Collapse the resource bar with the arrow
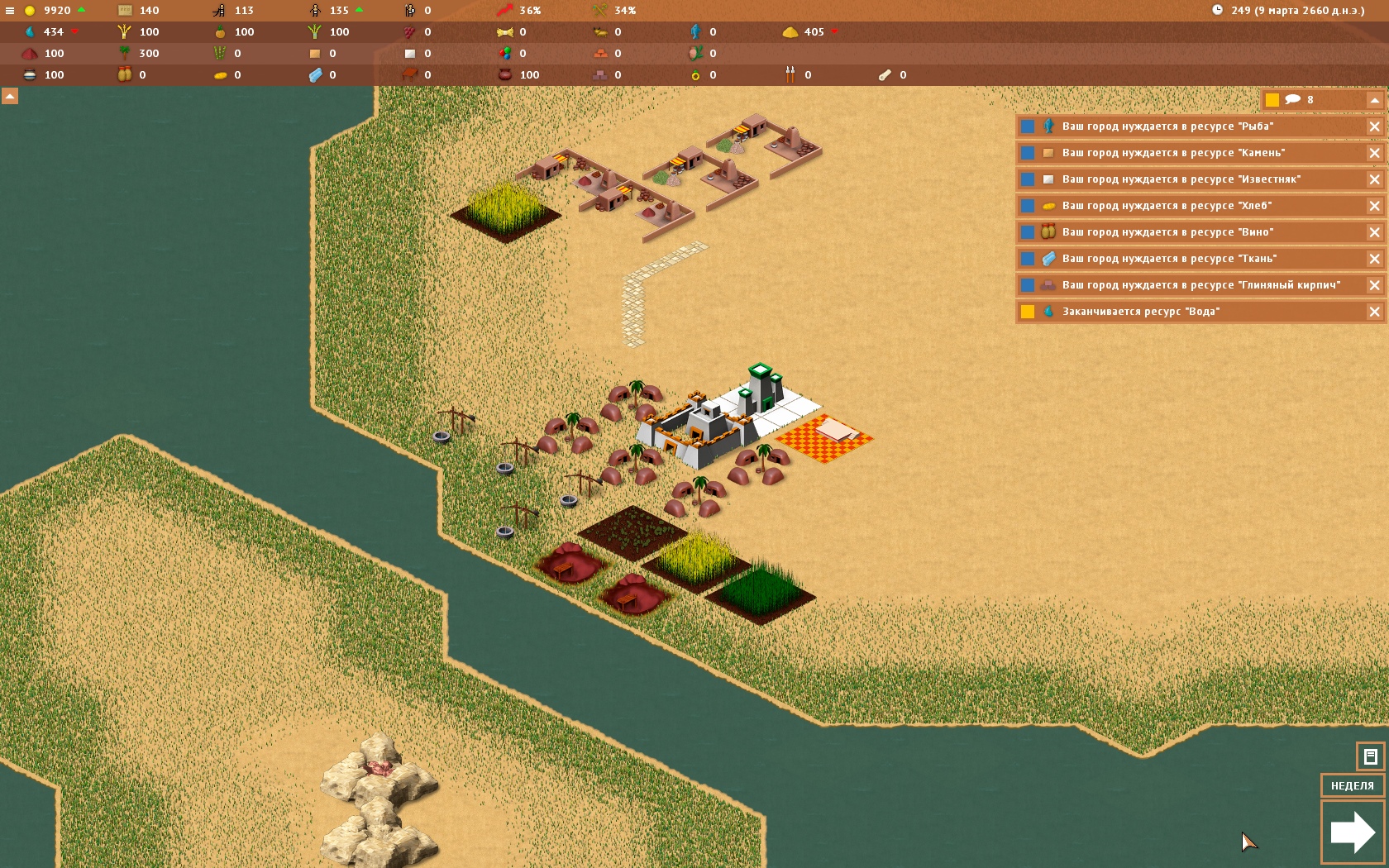This screenshot has height=868, width=1389. click(x=10, y=96)
